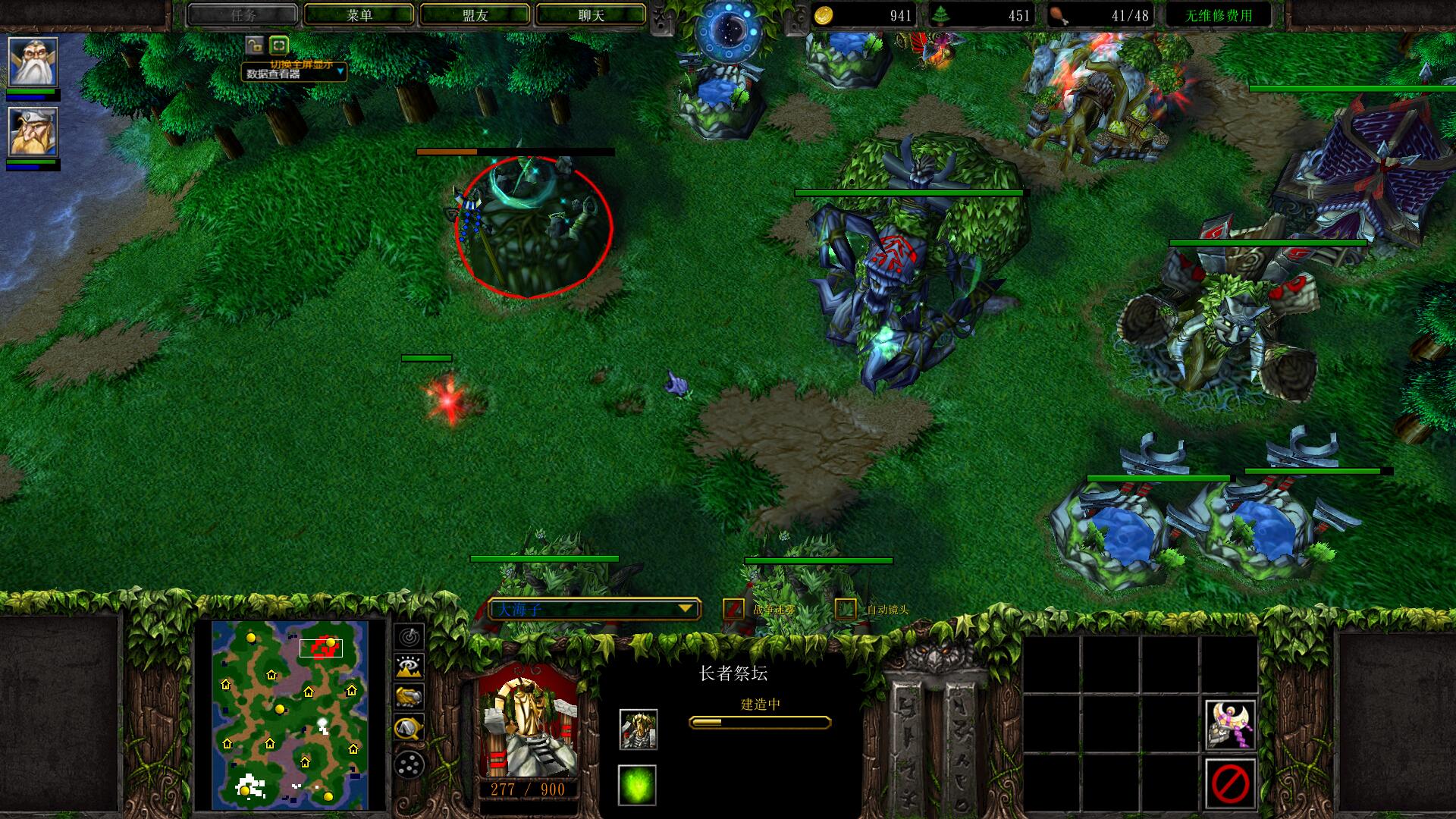The image size is (1456, 819).
Task: Click on the minimap
Action: [290, 714]
